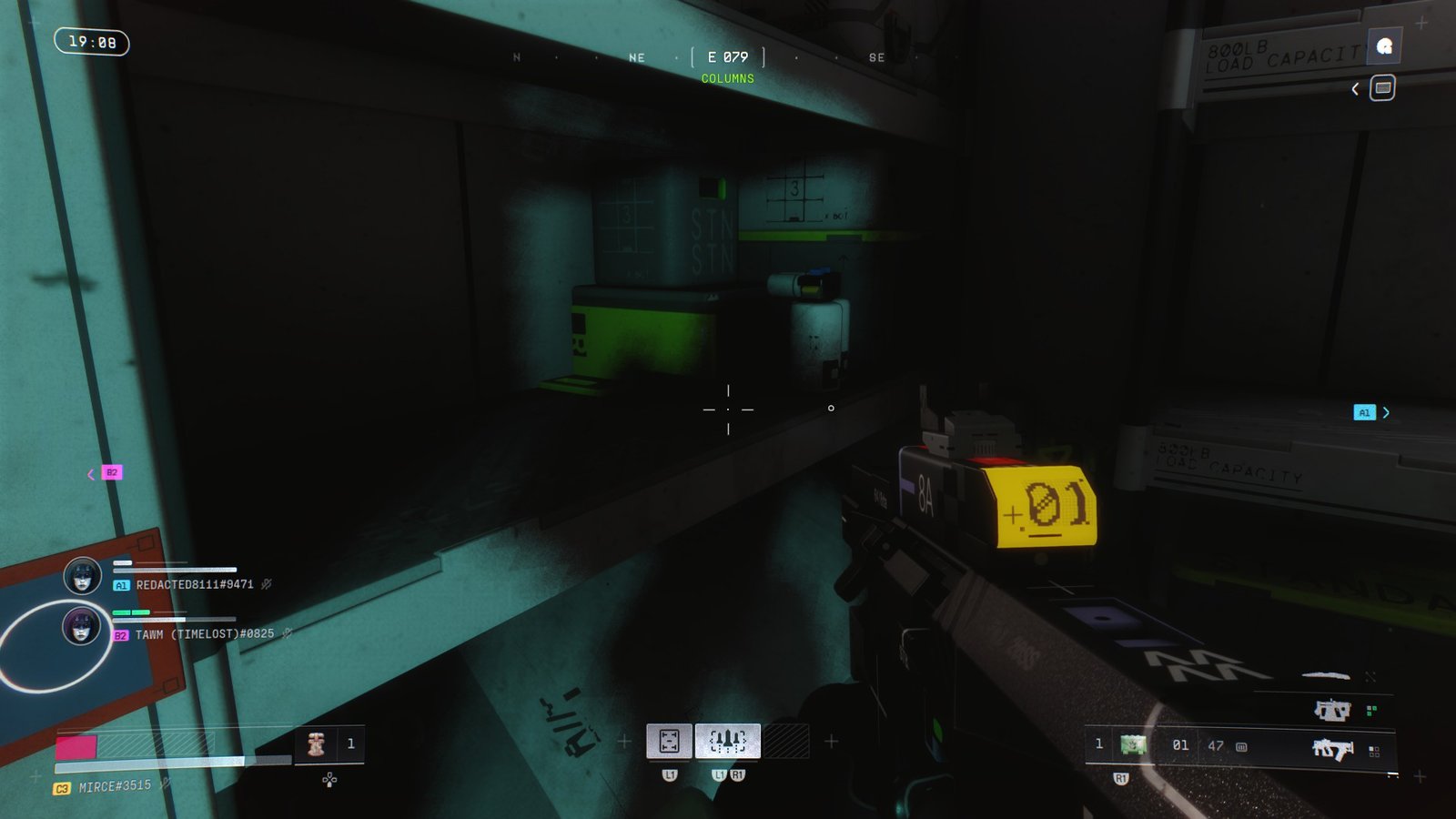
Task: Select the consumable item slot with count 1
Action: pyautogui.click(x=318, y=744)
